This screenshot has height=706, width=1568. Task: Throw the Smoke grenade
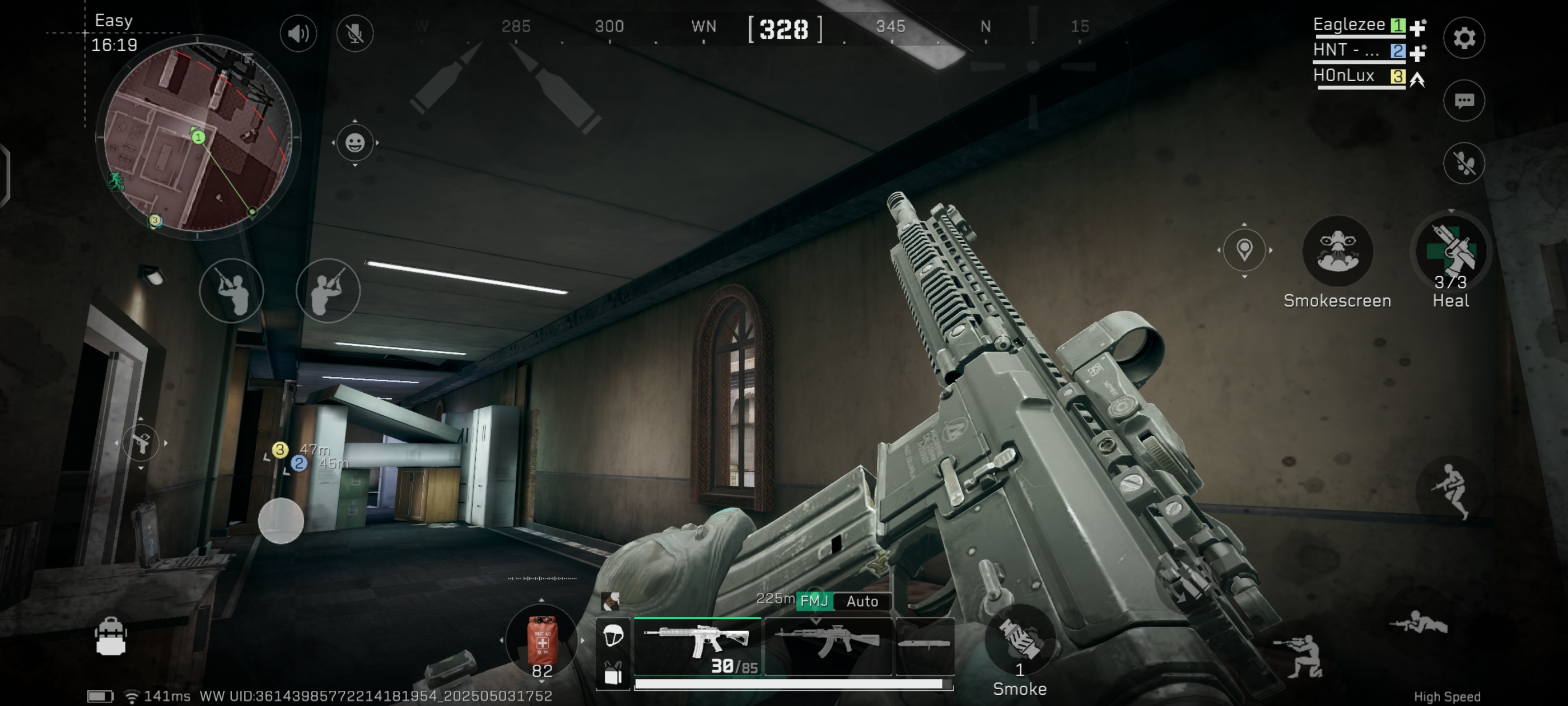point(1020,640)
